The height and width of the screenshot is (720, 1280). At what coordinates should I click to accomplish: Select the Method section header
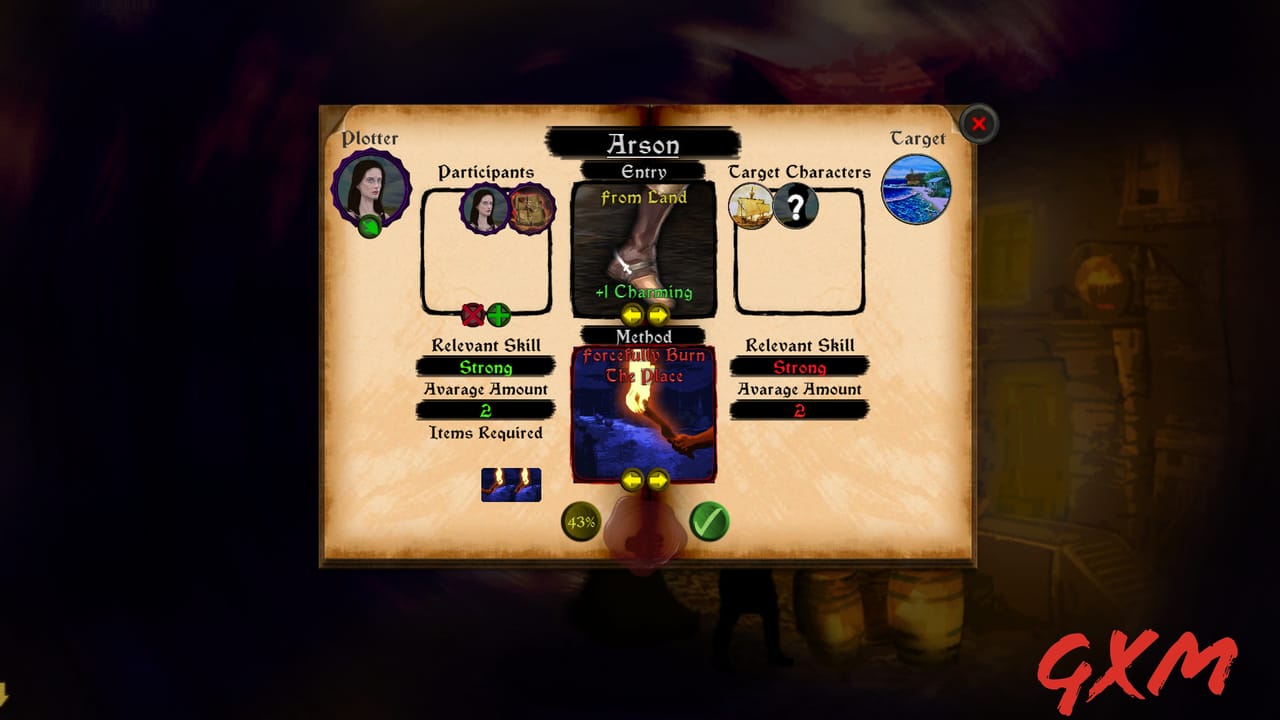(644, 337)
